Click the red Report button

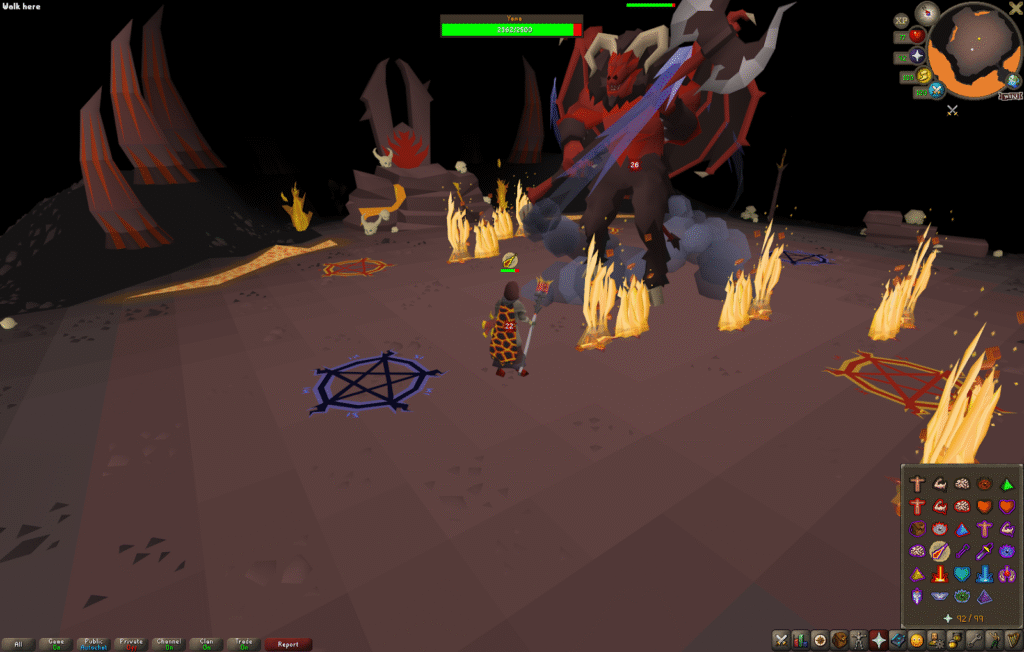(288, 644)
